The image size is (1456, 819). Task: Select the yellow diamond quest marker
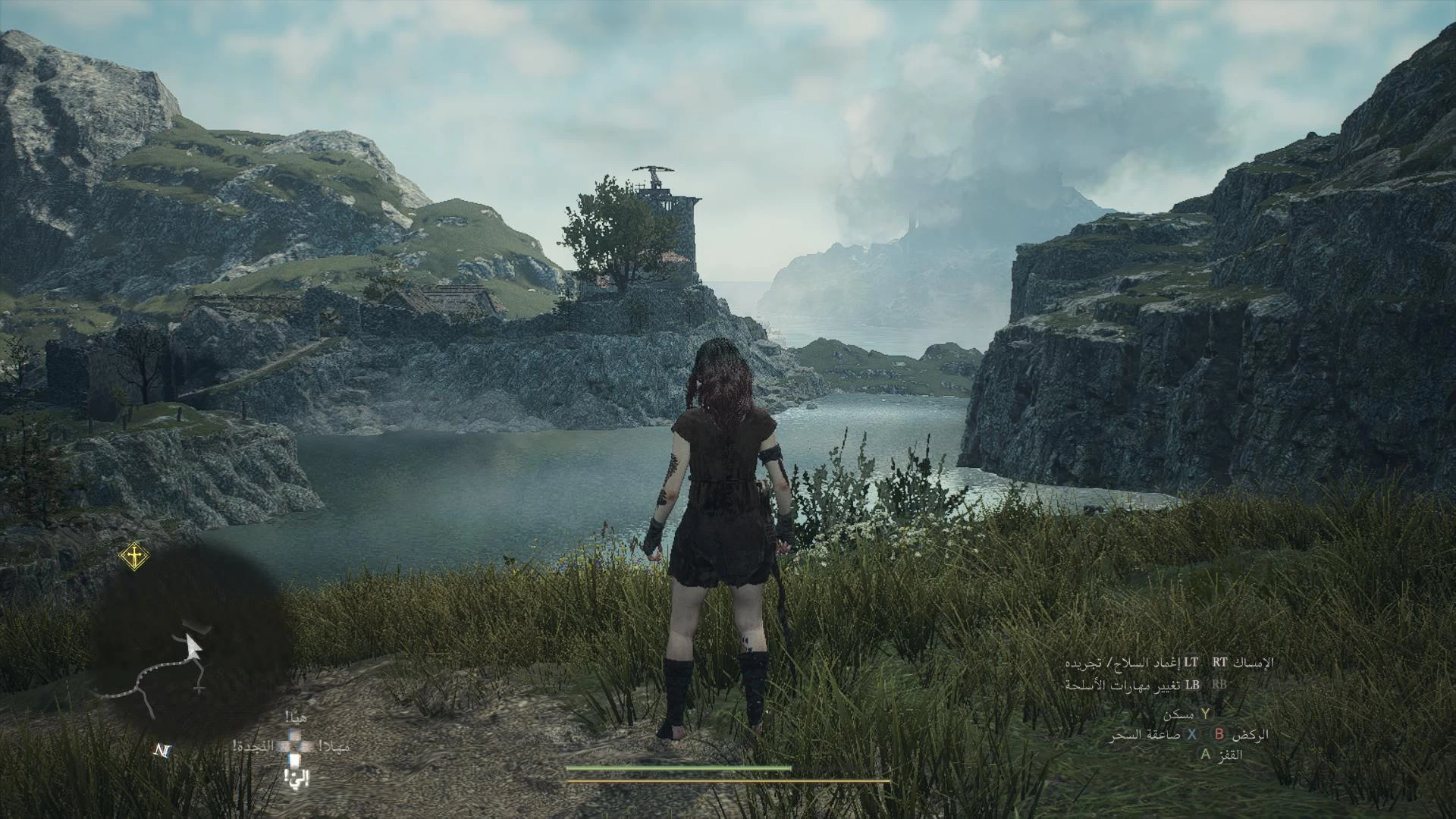tap(134, 557)
